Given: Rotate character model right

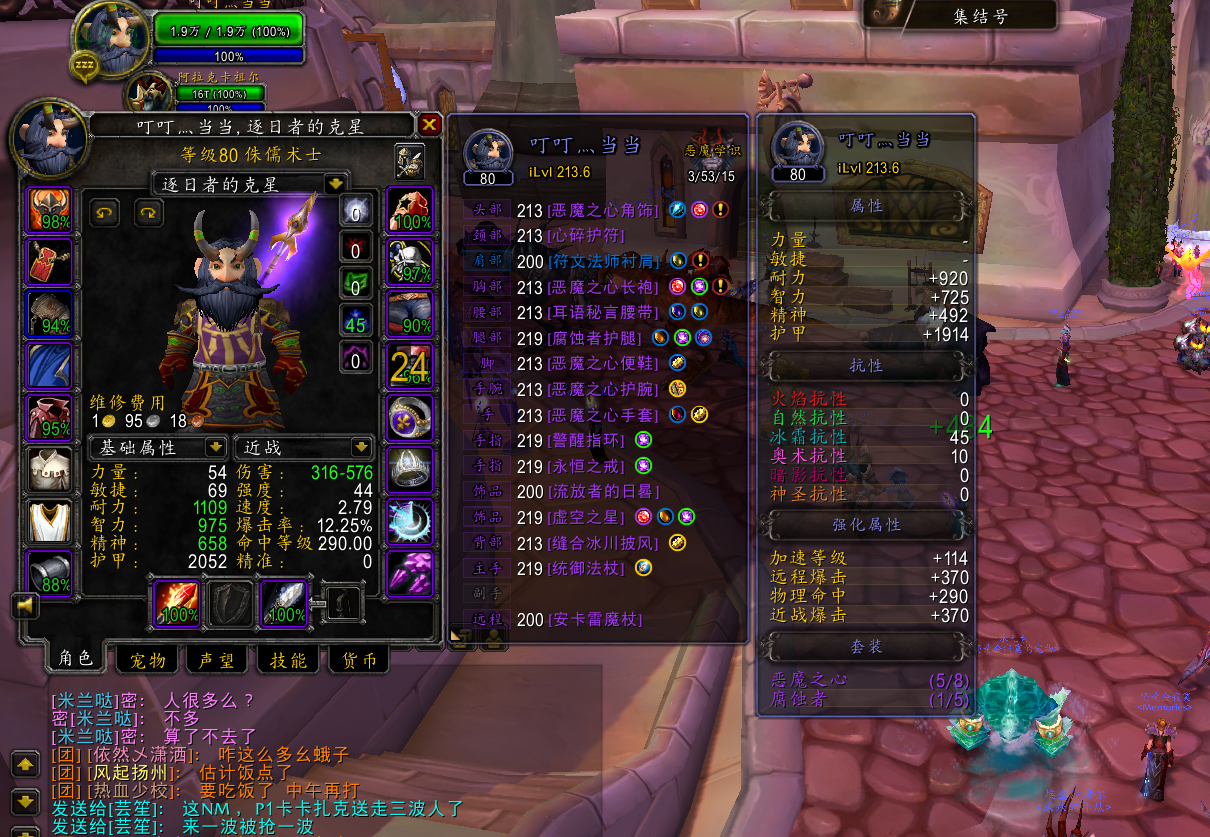Looking at the screenshot, I should pos(149,212).
